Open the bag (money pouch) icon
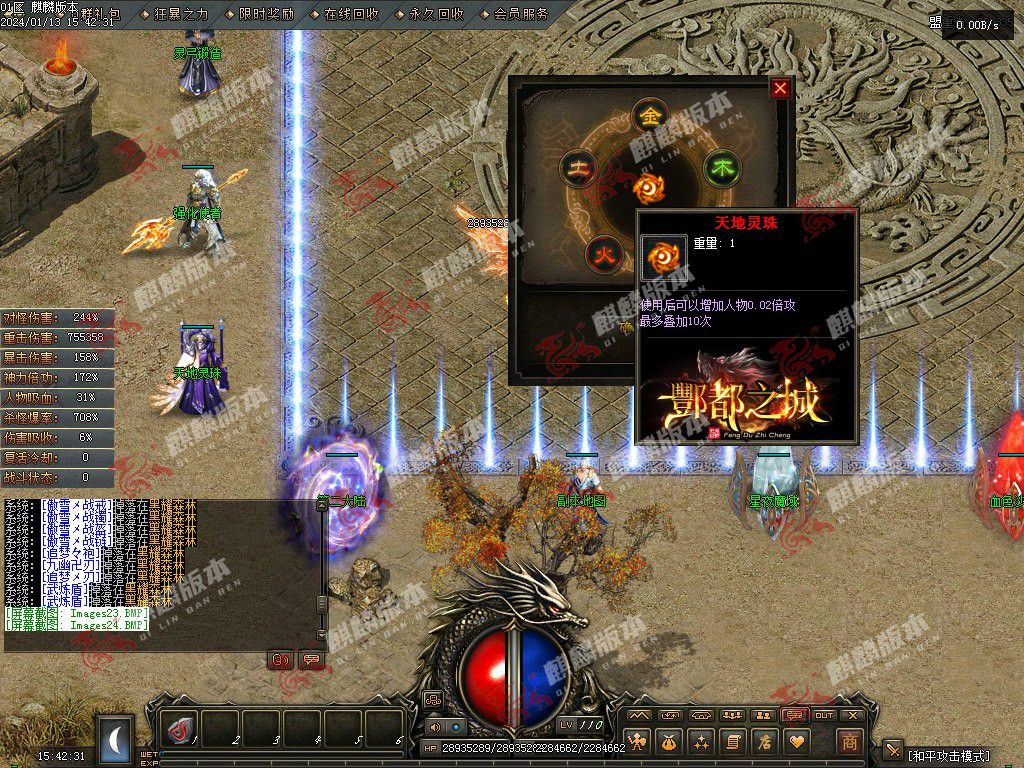The height and width of the screenshot is (768, 1024). [669, 741]
